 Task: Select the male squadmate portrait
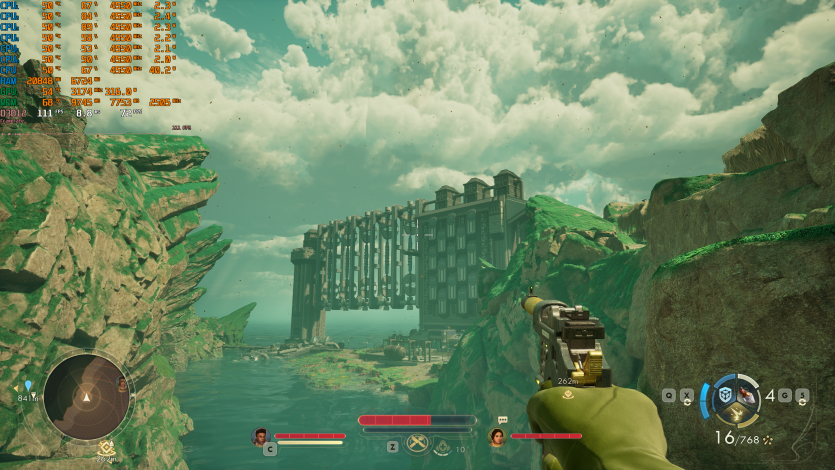[x=261, y=436]
